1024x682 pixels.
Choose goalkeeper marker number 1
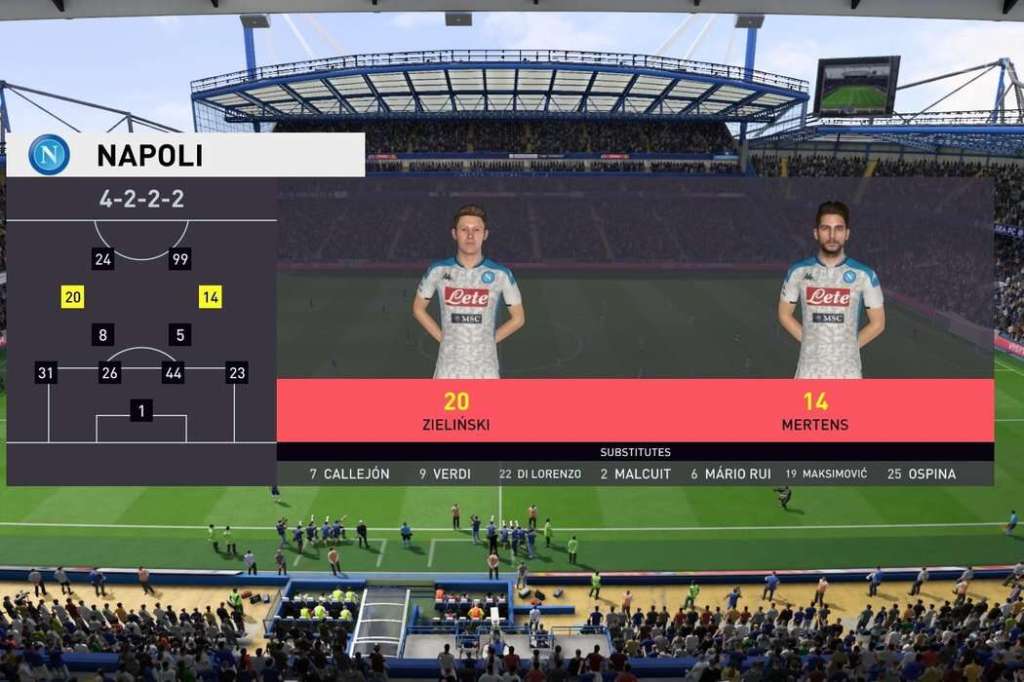(x=141, y=410)
